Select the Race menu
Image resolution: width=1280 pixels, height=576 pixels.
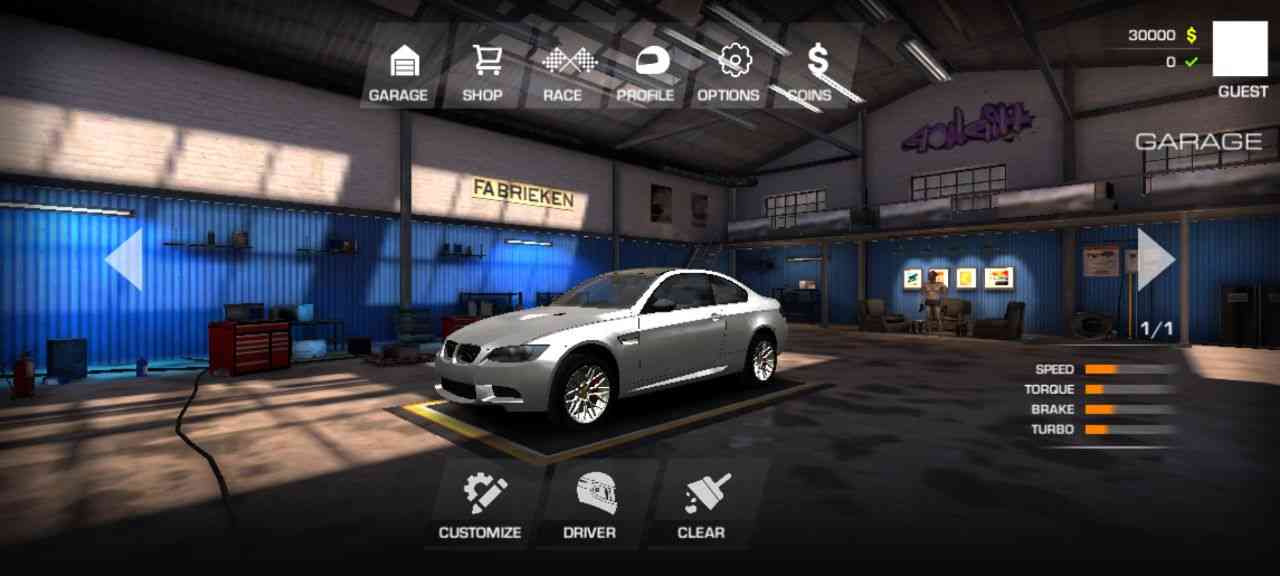point(563,72)
